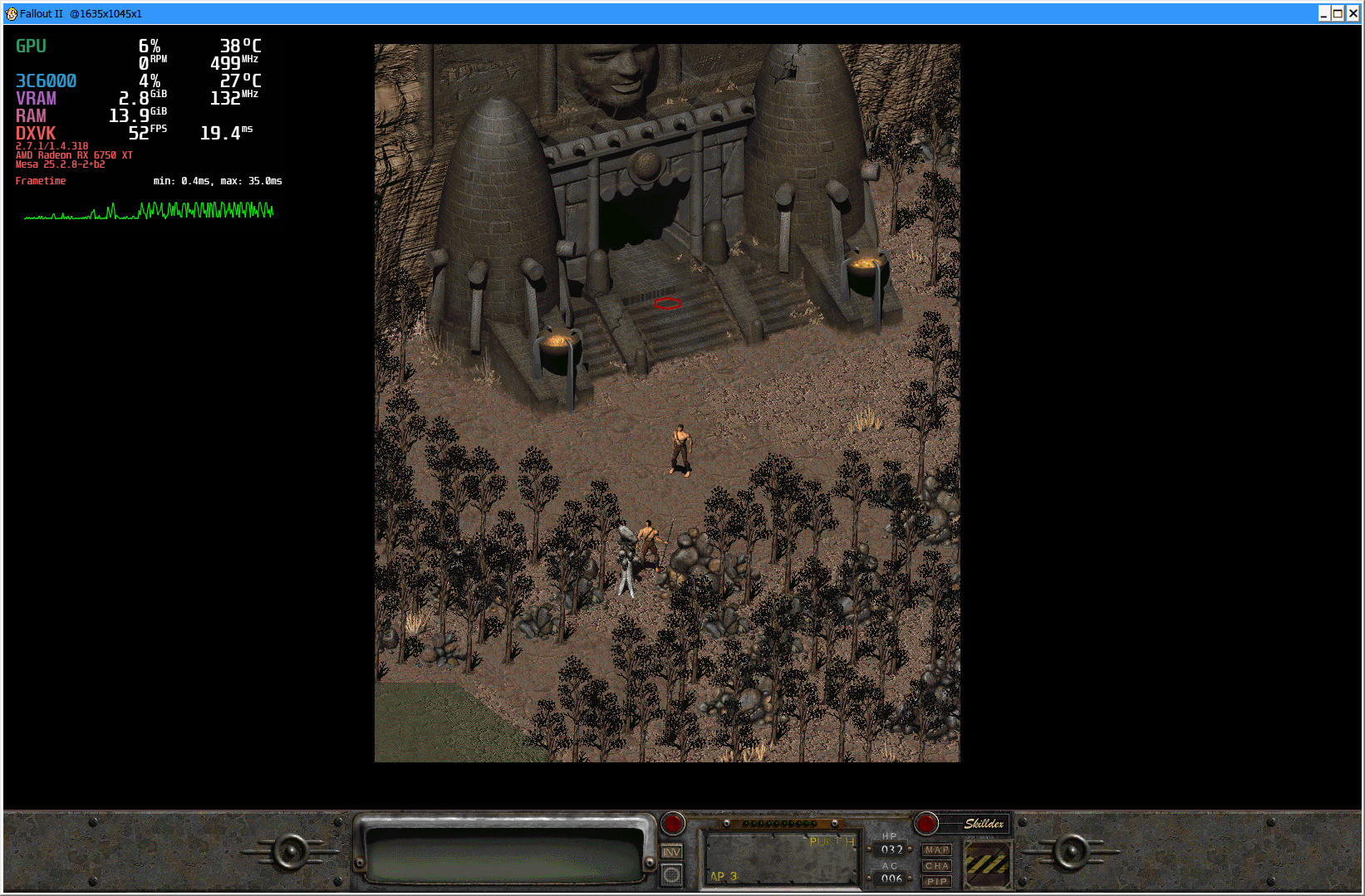Open the Pip-Boy with the PIP button
Viewport: 1365px width, 896px height.
937,881
